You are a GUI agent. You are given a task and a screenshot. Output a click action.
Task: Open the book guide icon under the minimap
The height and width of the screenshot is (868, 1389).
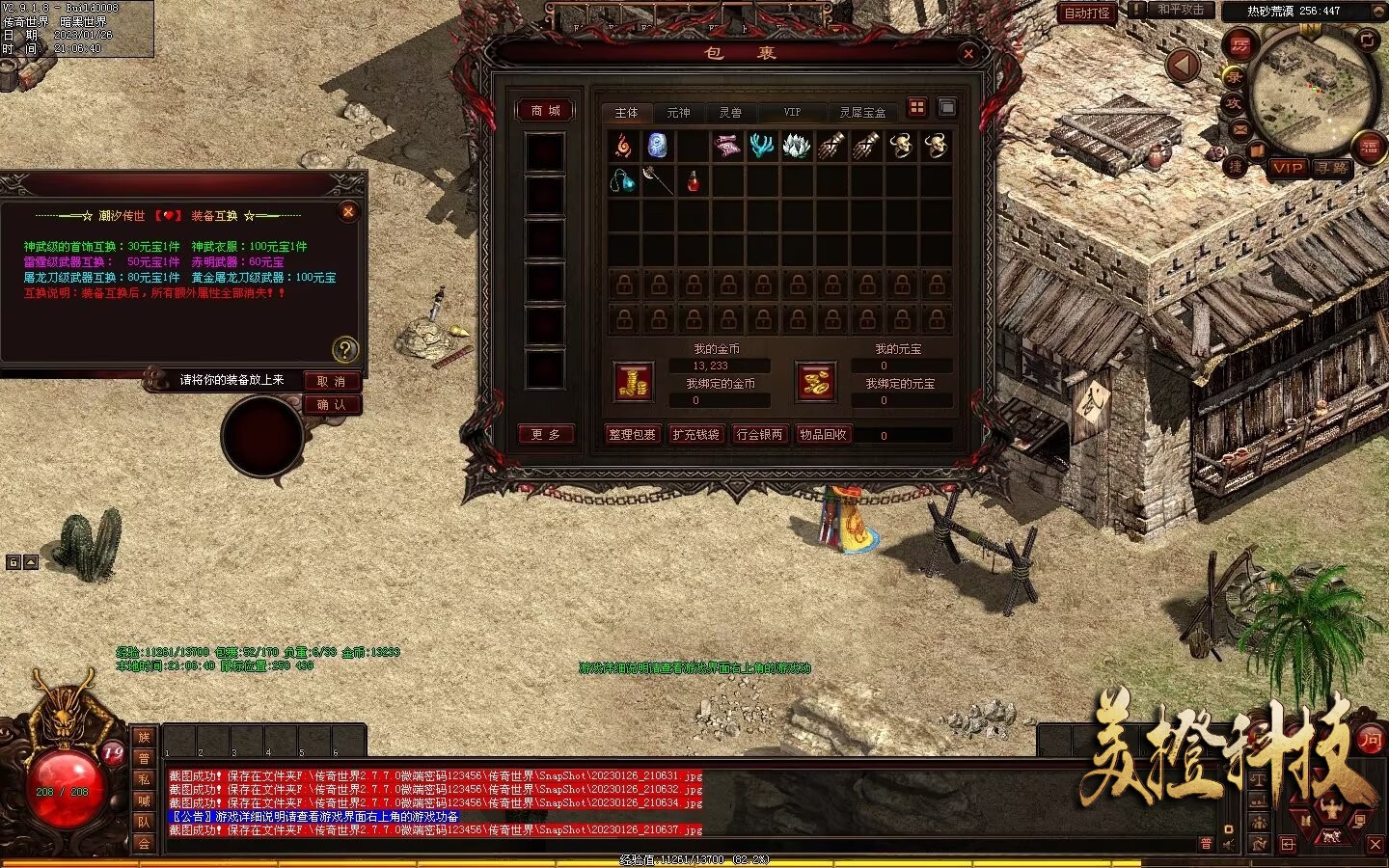[x=1256, y=149]
